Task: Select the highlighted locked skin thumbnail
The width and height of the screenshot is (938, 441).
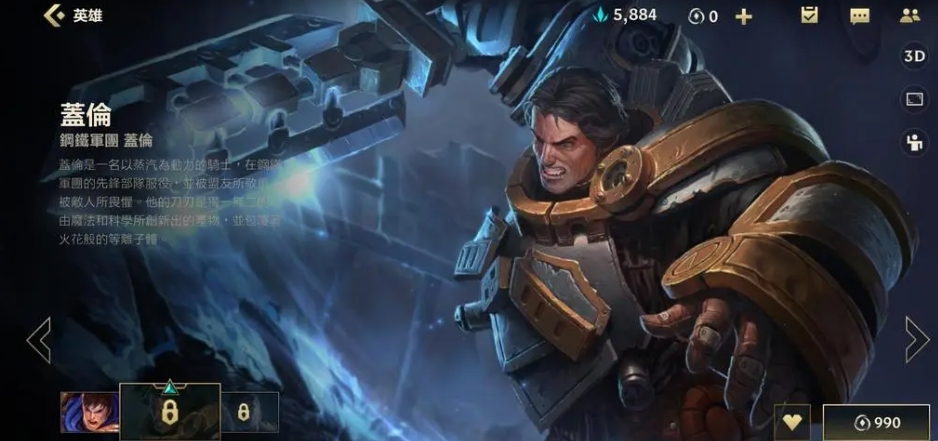Action: [169, 412]
